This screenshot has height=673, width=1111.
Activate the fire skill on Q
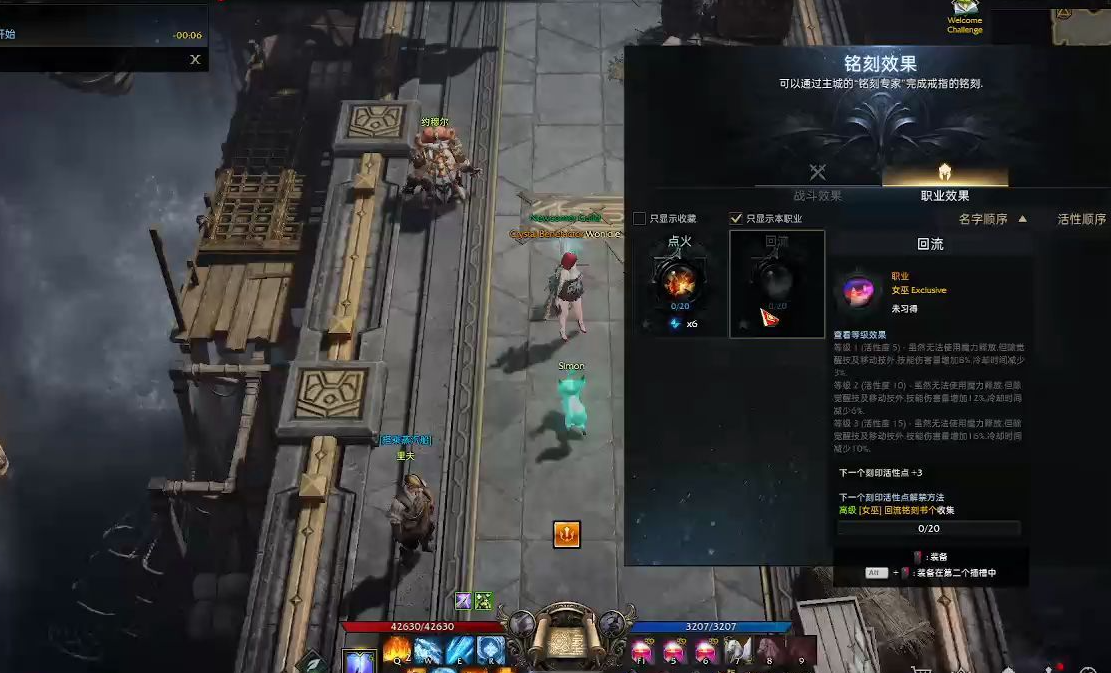point(396,651)
